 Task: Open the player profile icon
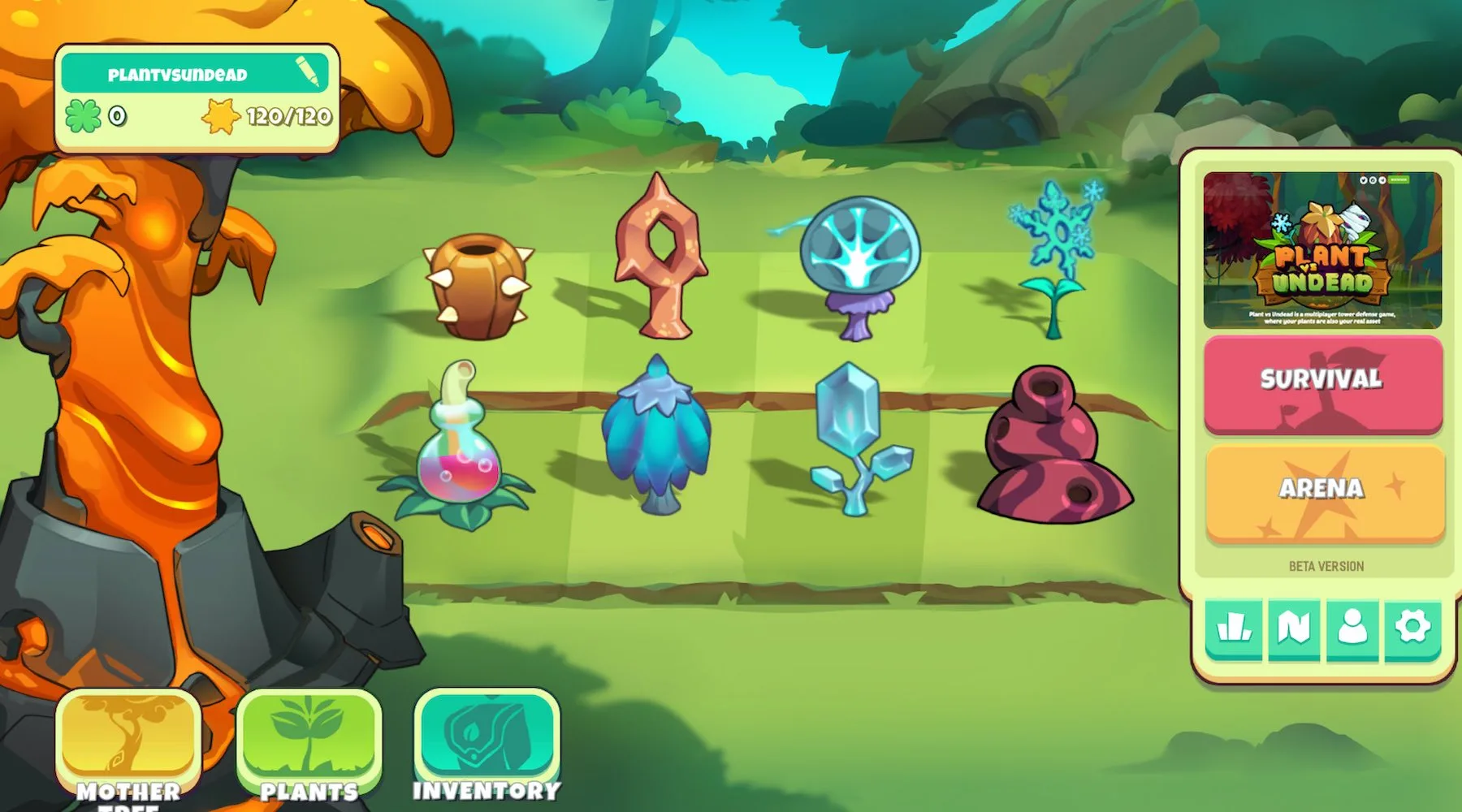[x=1352, y=628]
